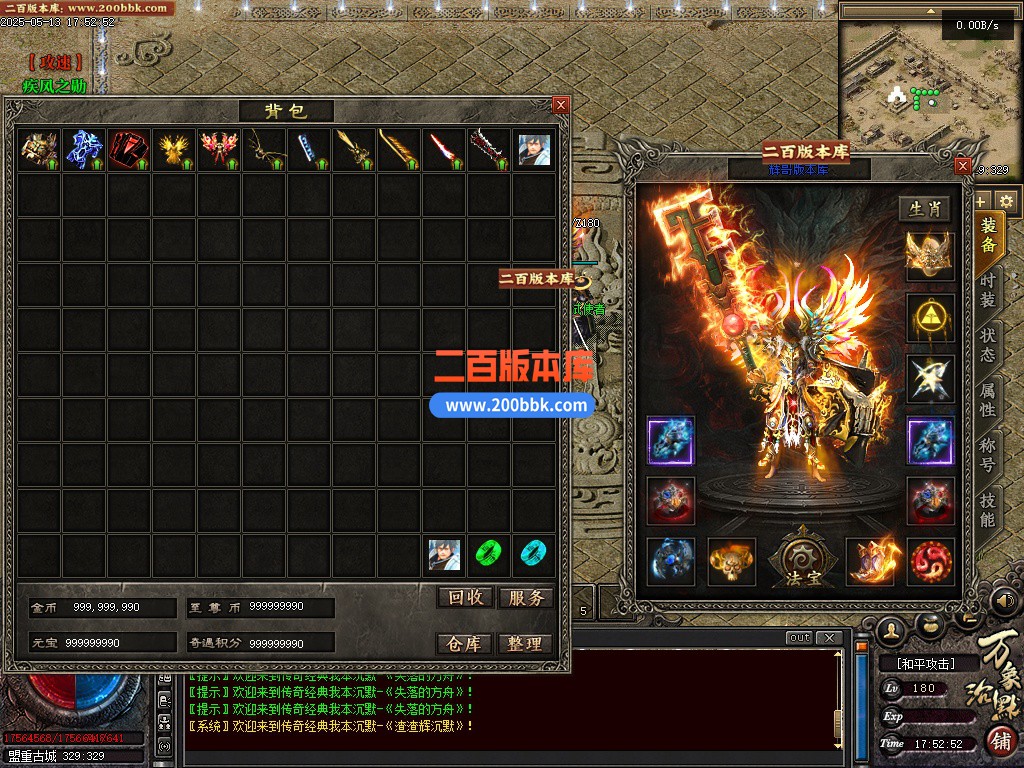Close the character equipment panel

[x=963, y=165]
